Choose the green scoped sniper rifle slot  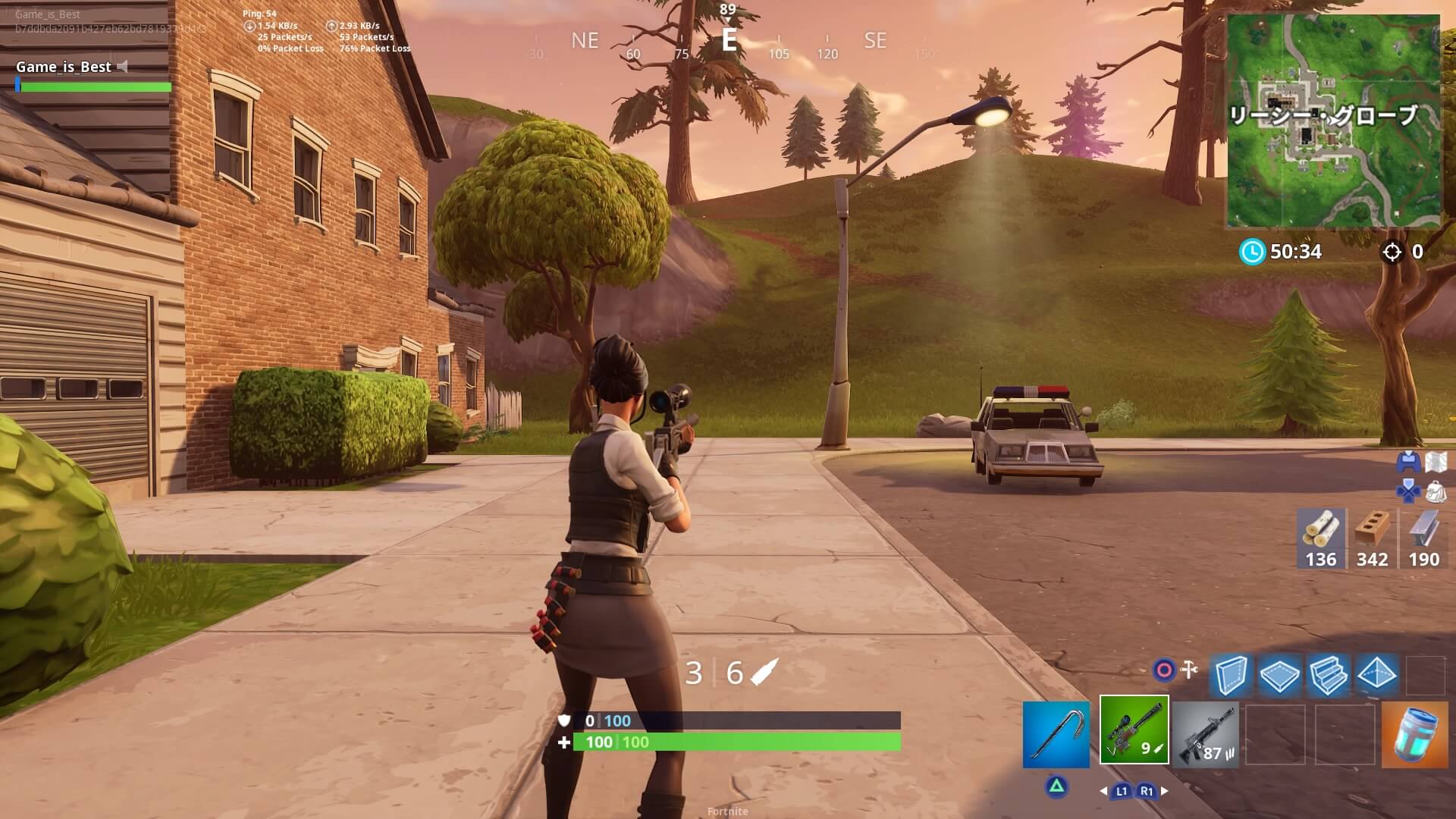1134,730
